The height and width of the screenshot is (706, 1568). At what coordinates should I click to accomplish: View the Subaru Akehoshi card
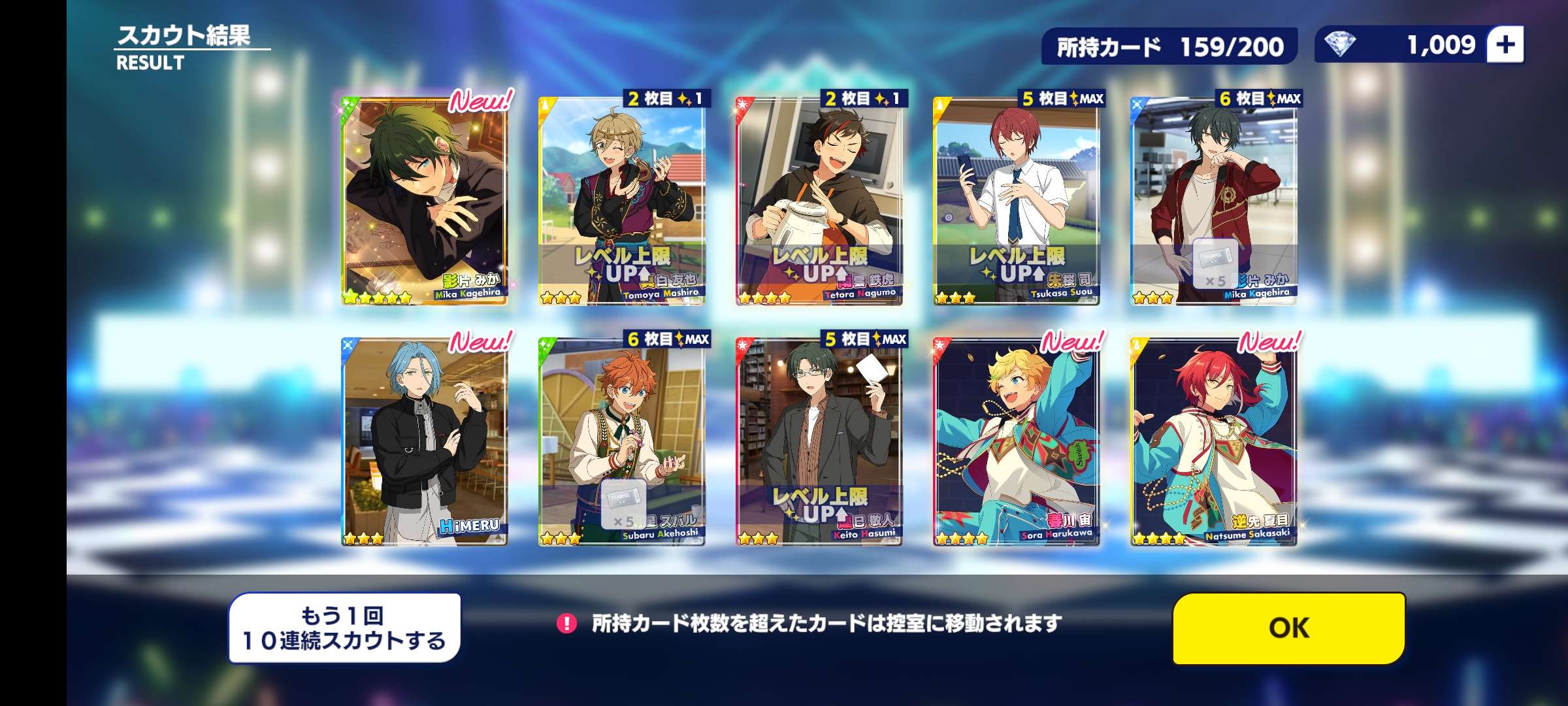pyautogui.click(x=622, y=442)
